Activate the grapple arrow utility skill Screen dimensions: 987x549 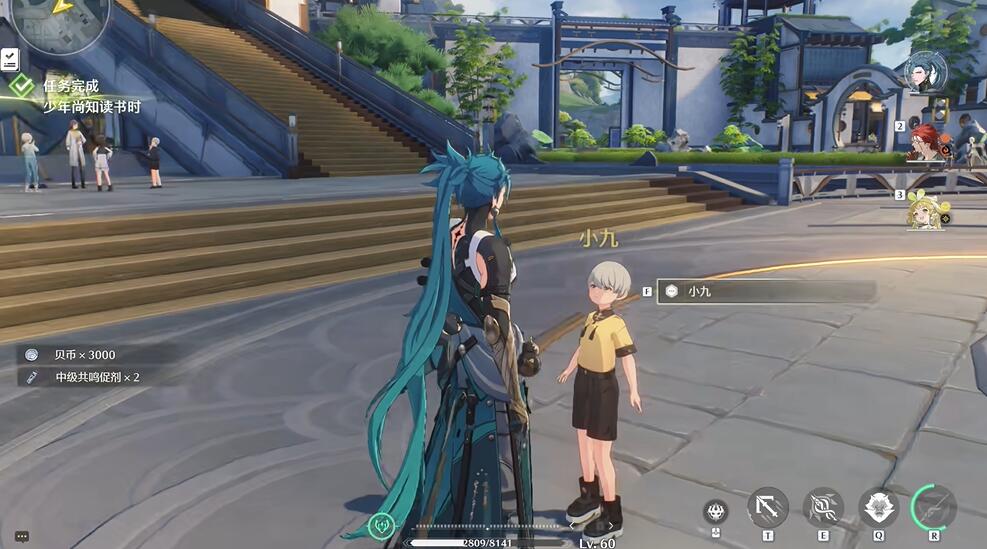click(x=767, y=508)
